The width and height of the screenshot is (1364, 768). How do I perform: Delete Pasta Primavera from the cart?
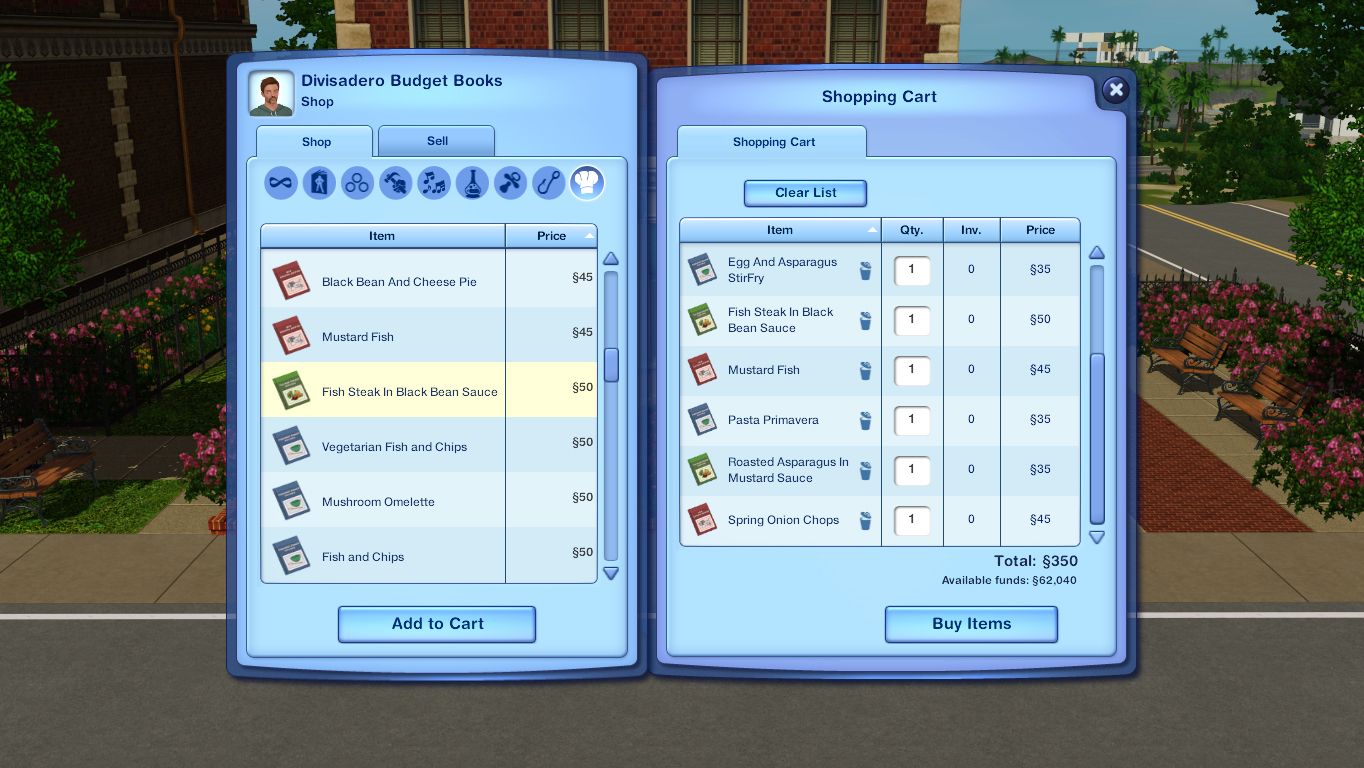864,420
